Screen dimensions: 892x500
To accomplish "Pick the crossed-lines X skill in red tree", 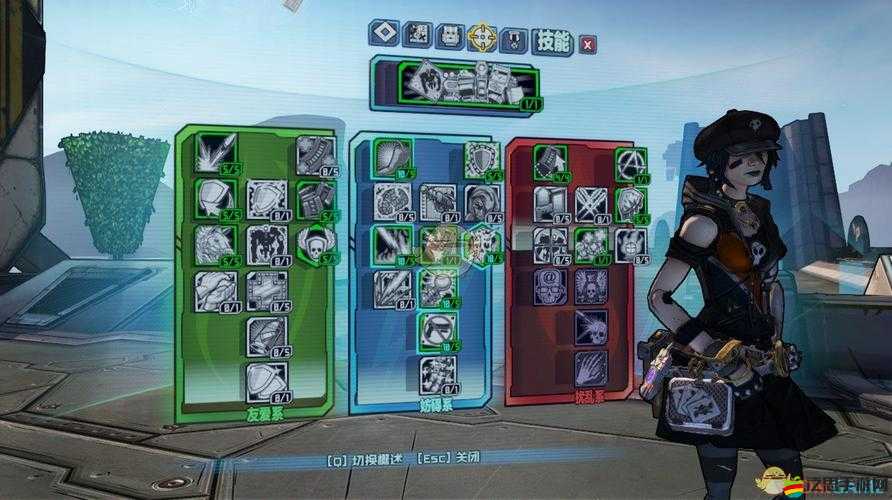I will click(589, 203).
